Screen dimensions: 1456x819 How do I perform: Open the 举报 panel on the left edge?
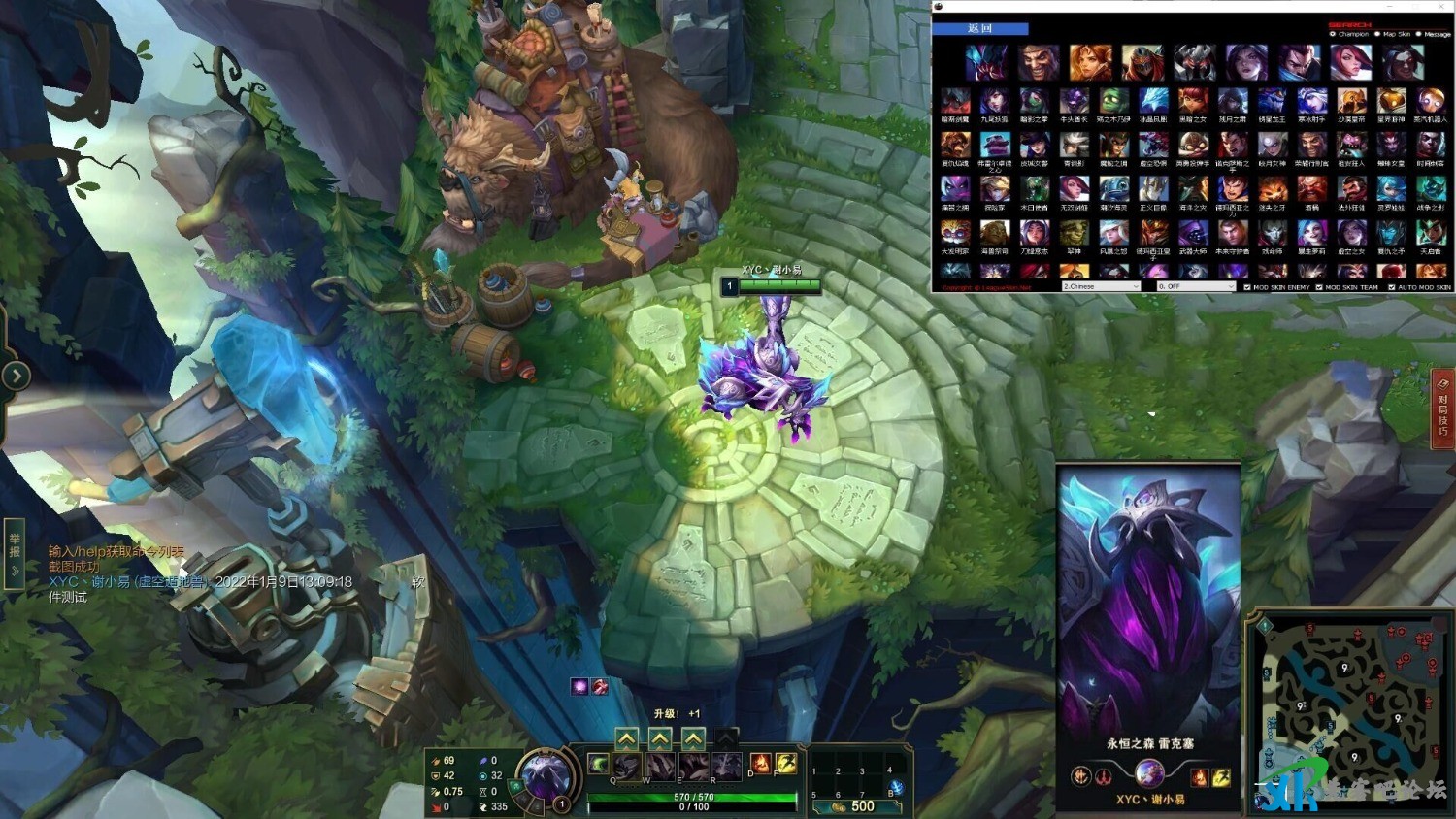[14, 553]
